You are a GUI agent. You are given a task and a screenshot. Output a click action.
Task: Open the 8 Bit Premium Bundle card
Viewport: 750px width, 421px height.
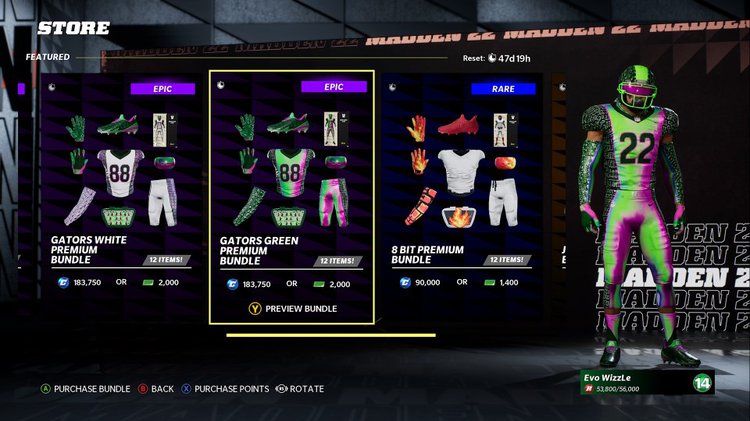(462, 190)
